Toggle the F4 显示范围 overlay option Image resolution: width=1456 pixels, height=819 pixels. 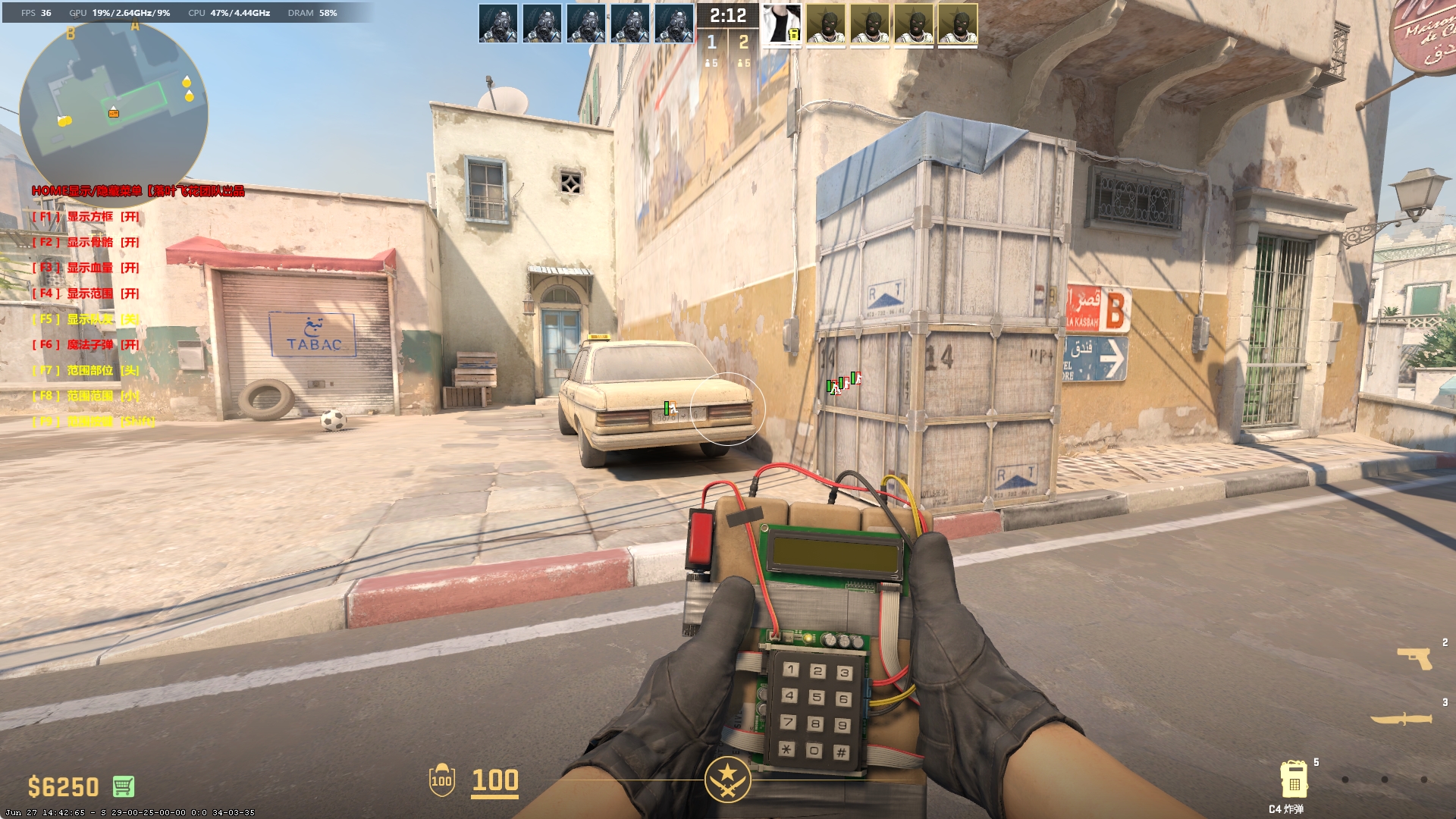pos(86,293)
